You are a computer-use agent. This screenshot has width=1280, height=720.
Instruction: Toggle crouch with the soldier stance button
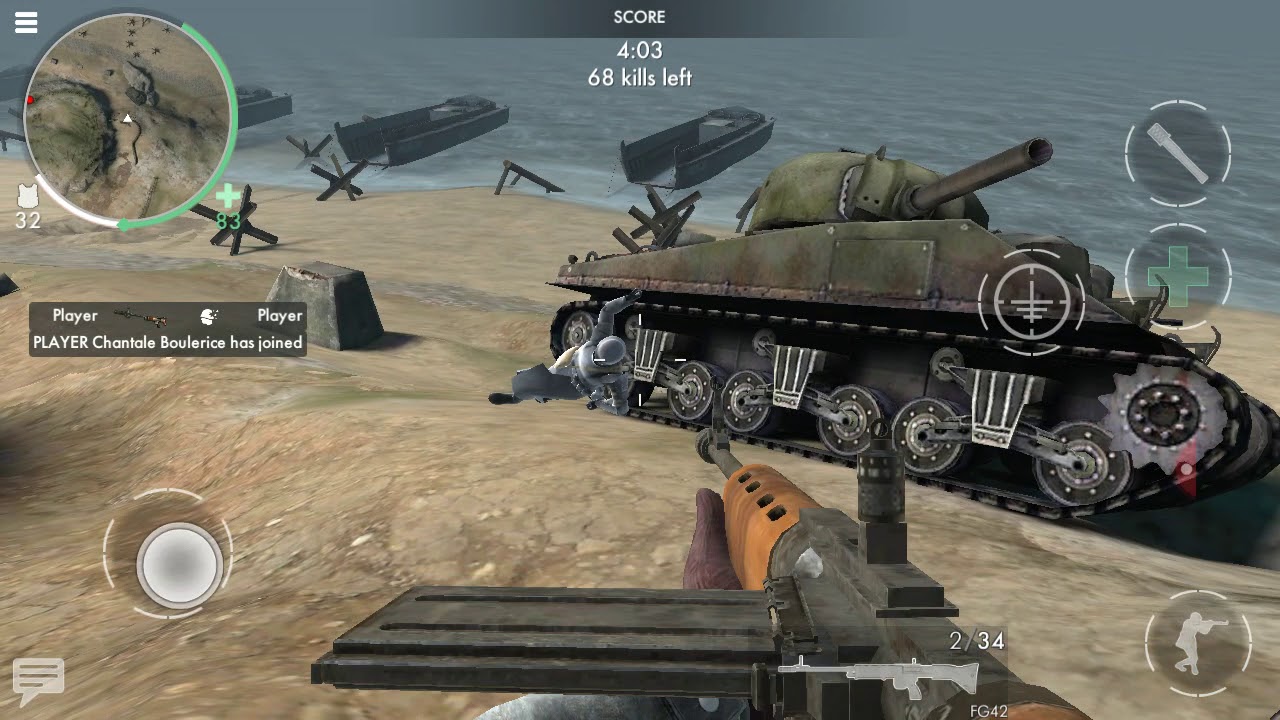(1197, 641)
